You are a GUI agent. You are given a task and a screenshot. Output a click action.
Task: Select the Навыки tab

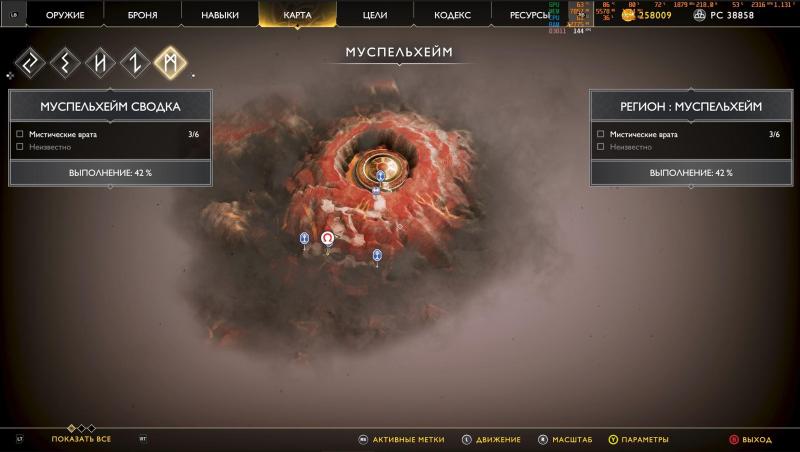[219, 15]
